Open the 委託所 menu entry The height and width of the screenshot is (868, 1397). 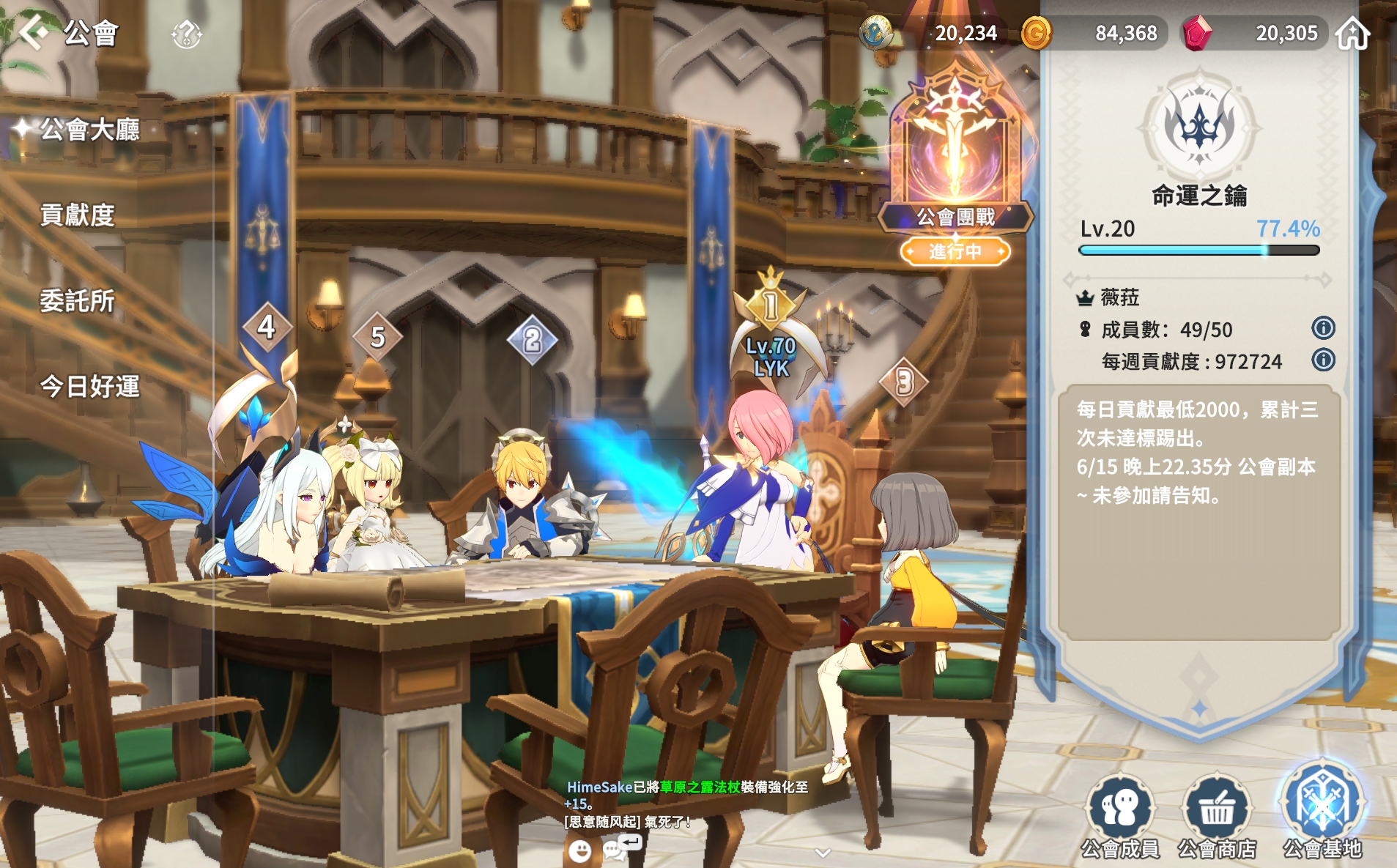click(78, 301)
